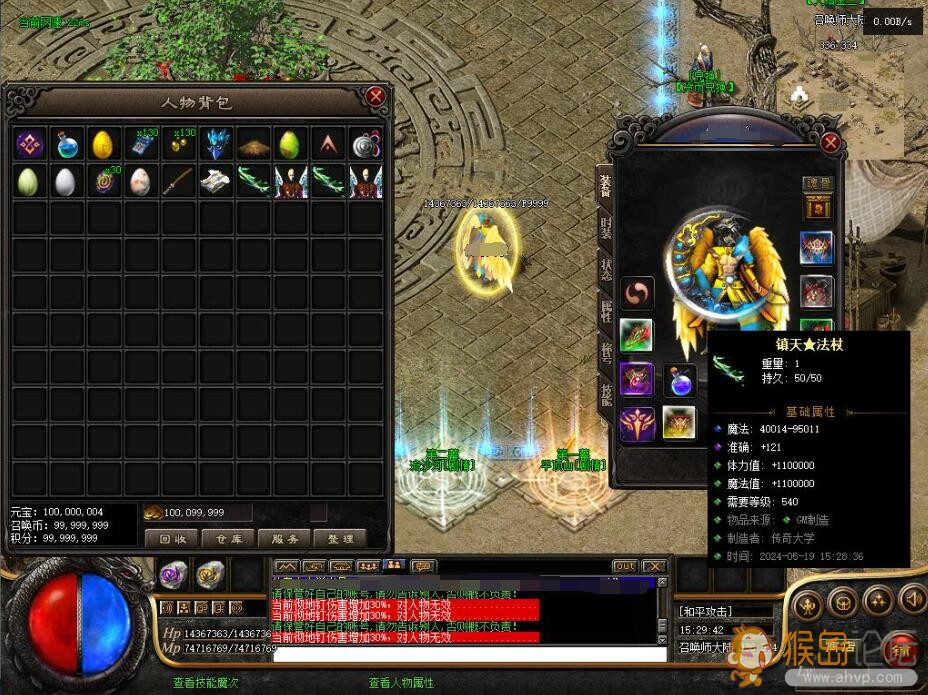Viewport: 928px width, 695px height.
Task: Select the purple potion equipment slot
Action: (x=679, y=381)
